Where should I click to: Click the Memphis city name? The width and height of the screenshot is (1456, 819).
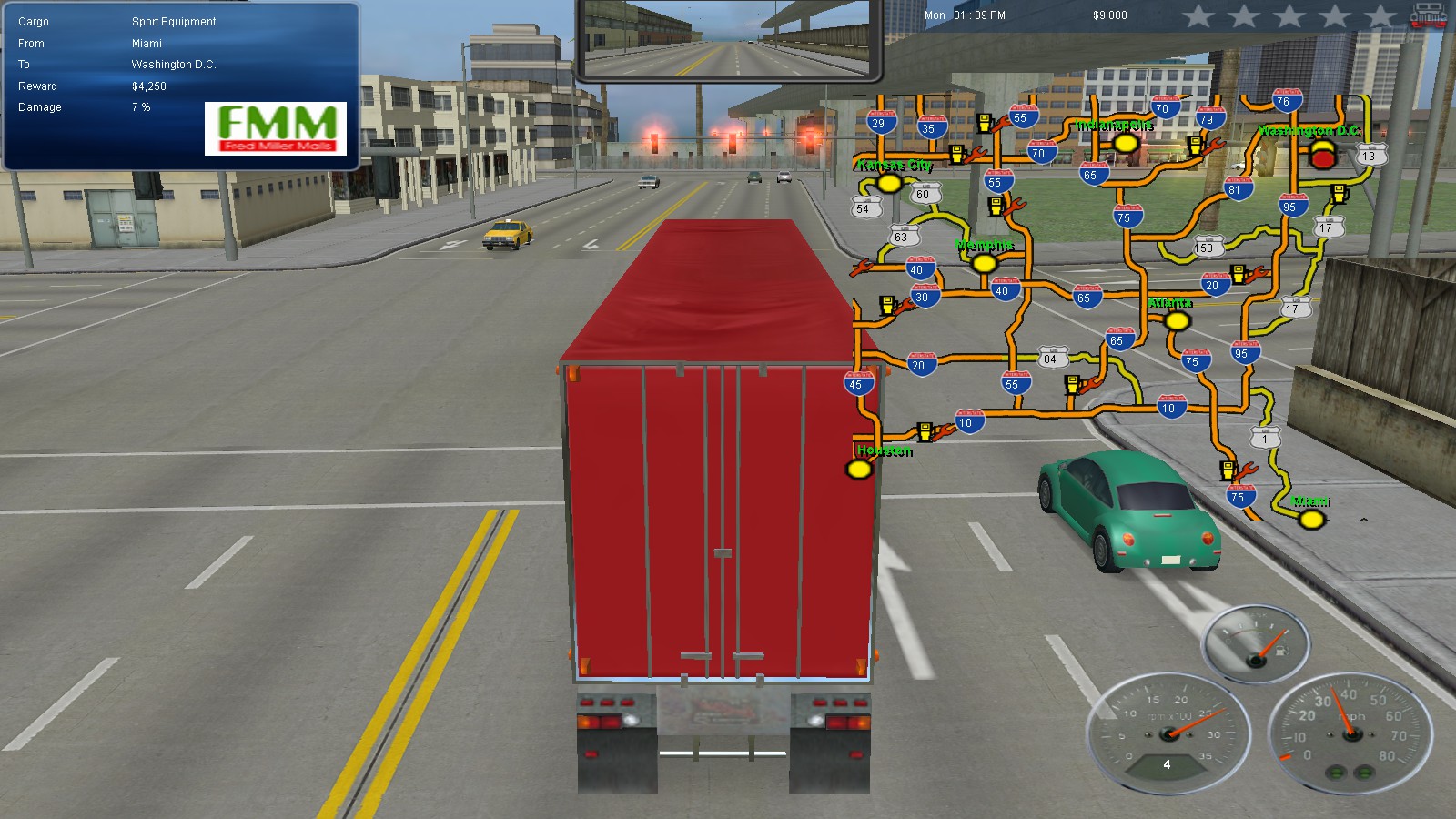(985, 244)
